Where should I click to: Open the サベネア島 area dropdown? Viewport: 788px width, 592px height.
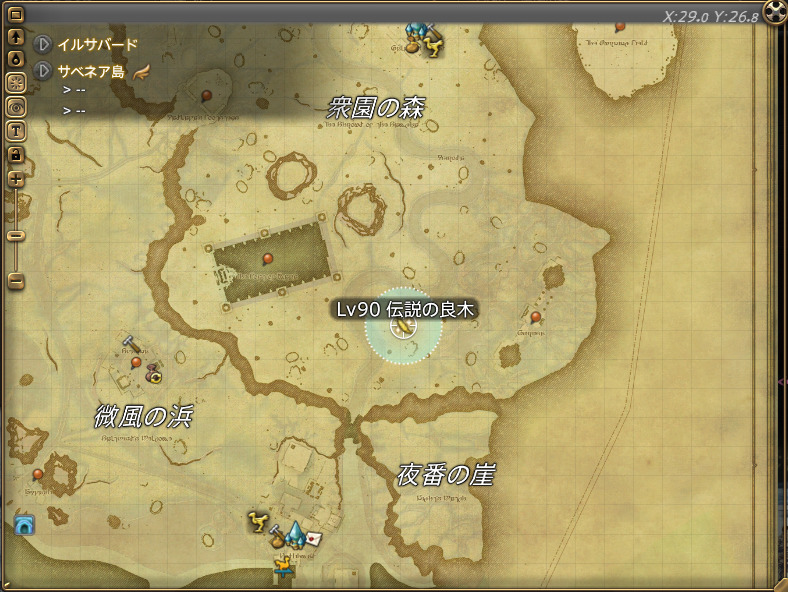click(x=43, y=72)
